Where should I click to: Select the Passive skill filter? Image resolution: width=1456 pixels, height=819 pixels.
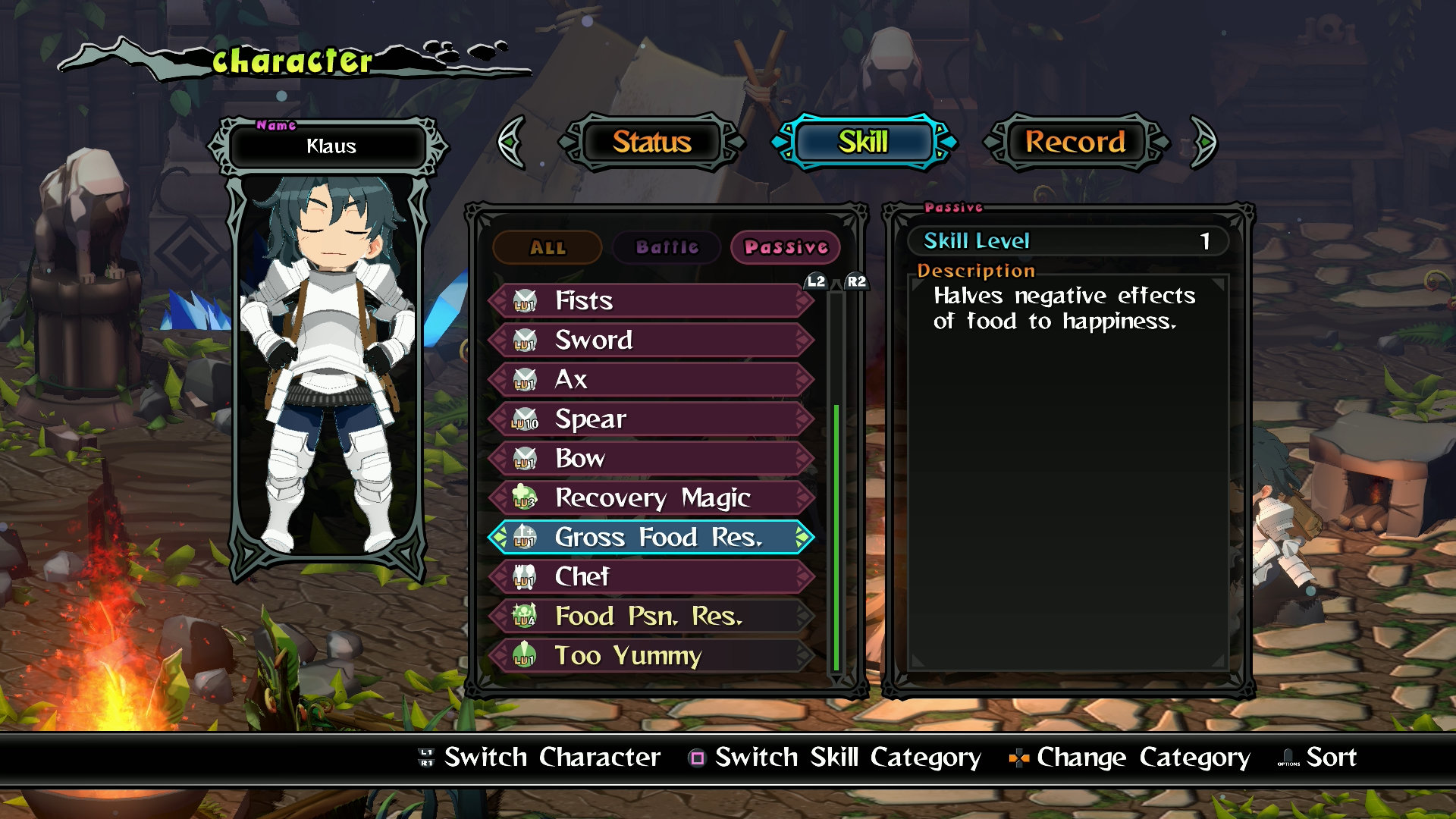click(x=786, y=247)
